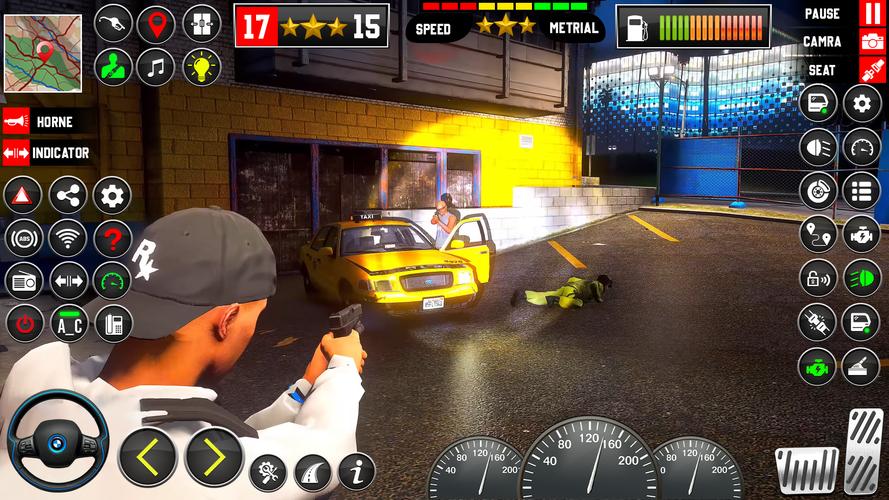
Task: Turn on the yellow light bulb icon
Action: coord(201,67)
